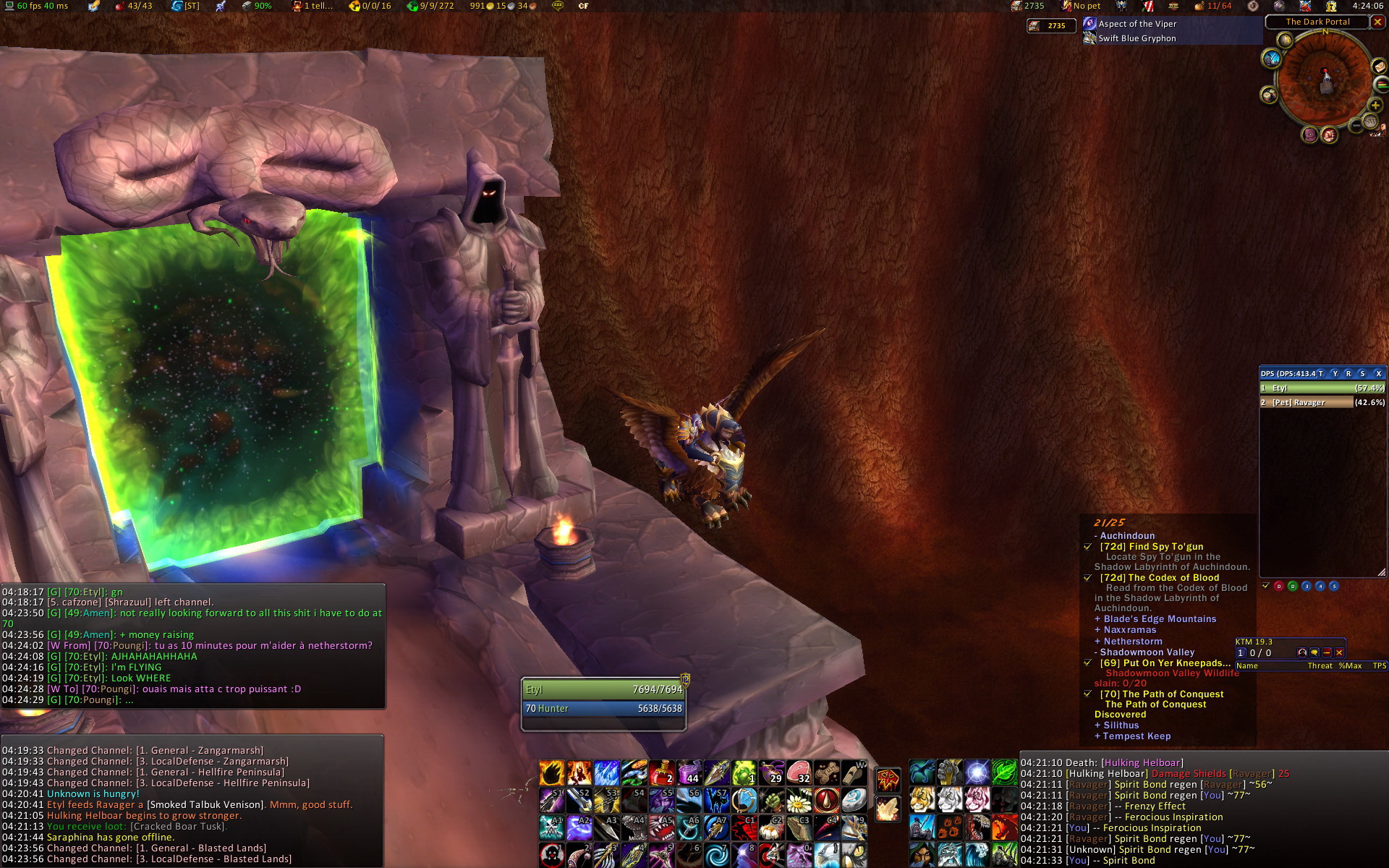
Task: Click the Swift Blue Gryphon mount buff
Action: tap(1137, 38)
